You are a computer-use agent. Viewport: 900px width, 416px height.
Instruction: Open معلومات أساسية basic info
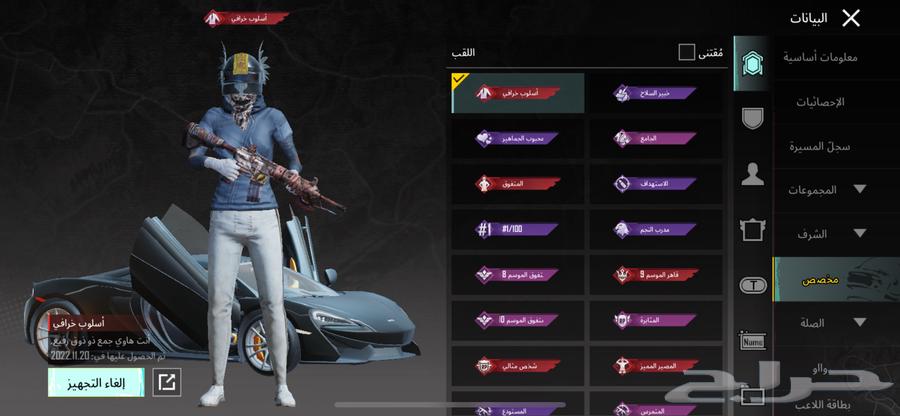(821, 58)
